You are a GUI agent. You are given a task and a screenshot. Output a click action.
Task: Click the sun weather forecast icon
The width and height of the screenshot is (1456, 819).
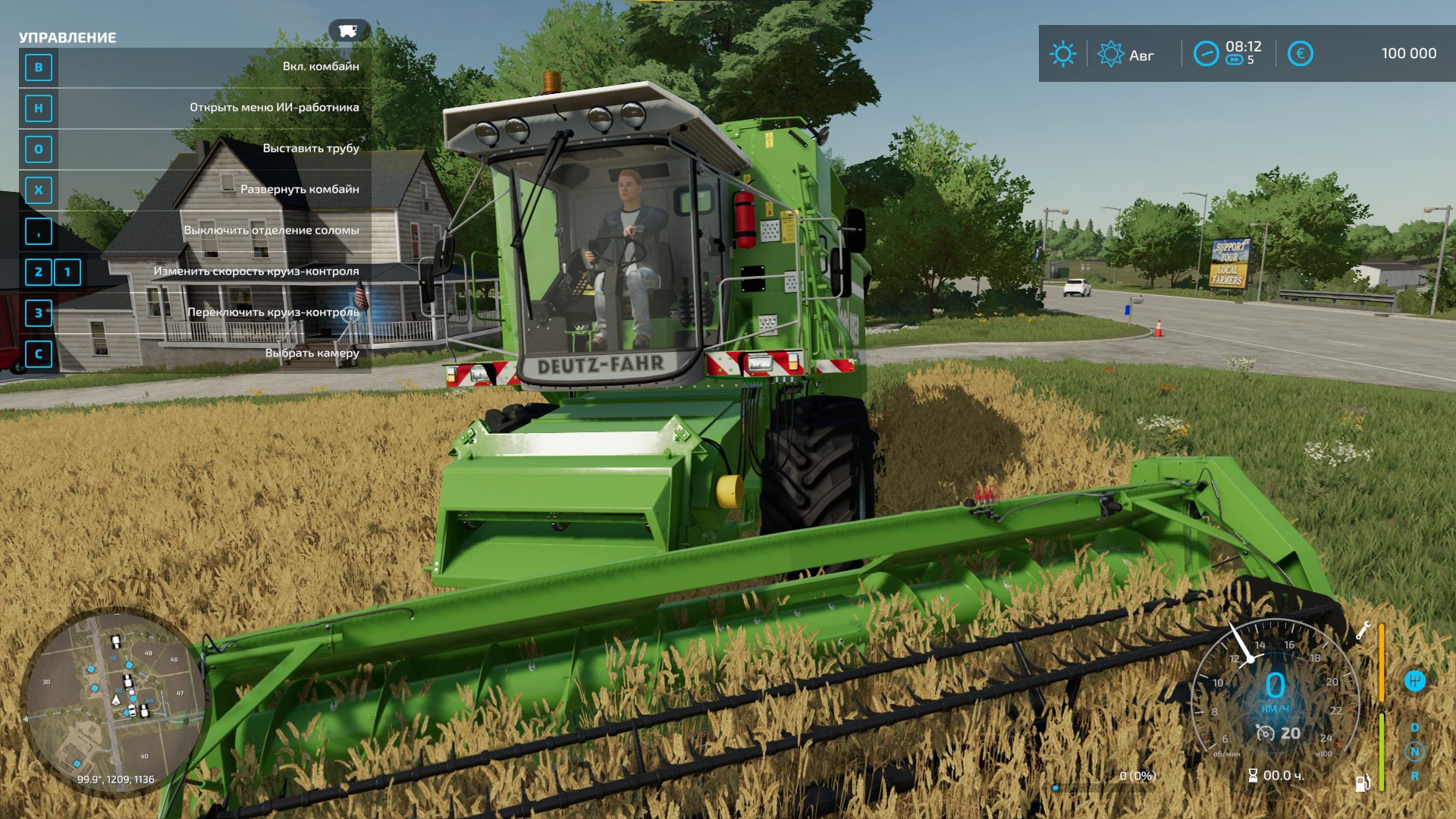[1062, 54]
